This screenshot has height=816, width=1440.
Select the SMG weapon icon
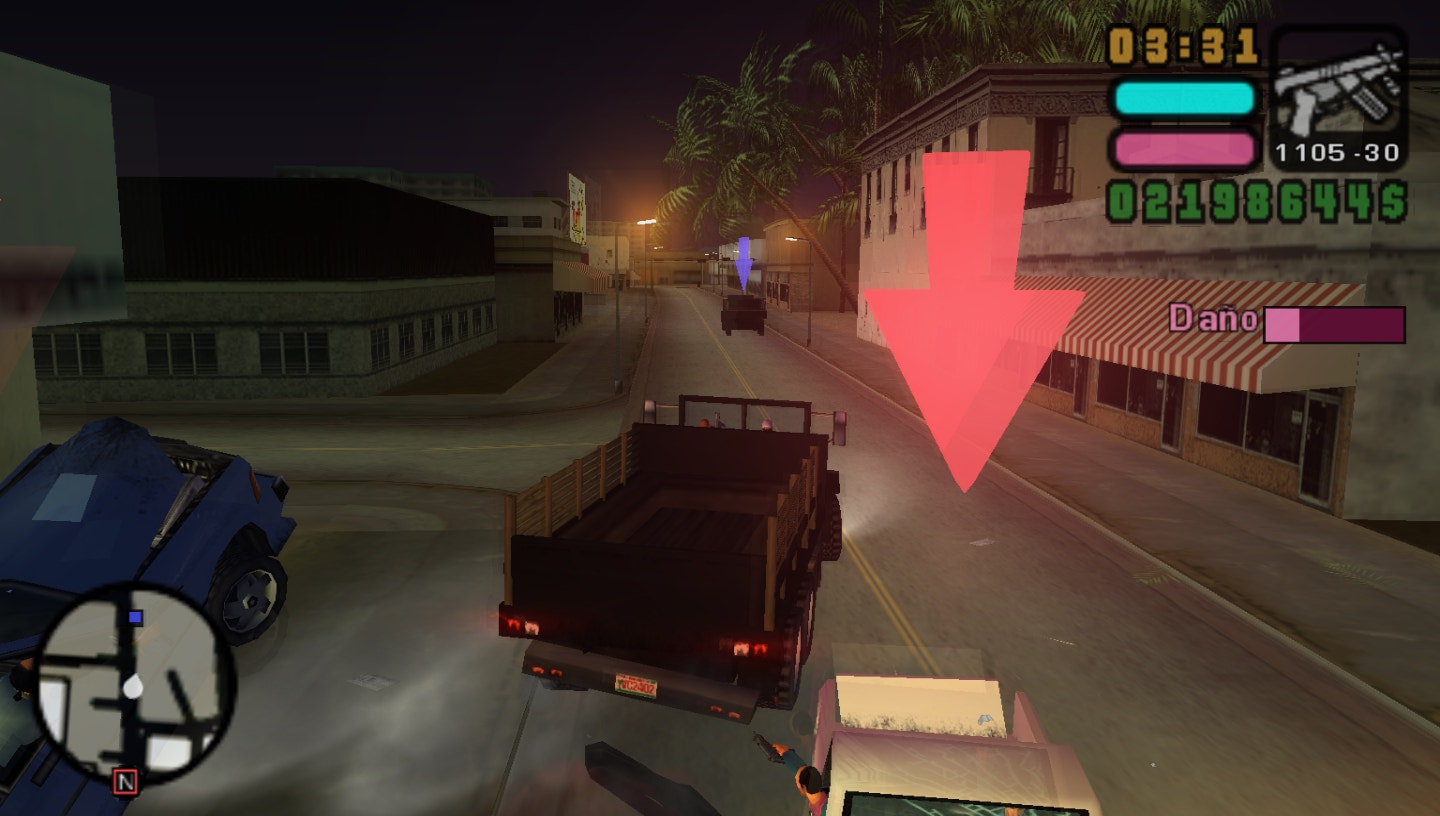1340,85
